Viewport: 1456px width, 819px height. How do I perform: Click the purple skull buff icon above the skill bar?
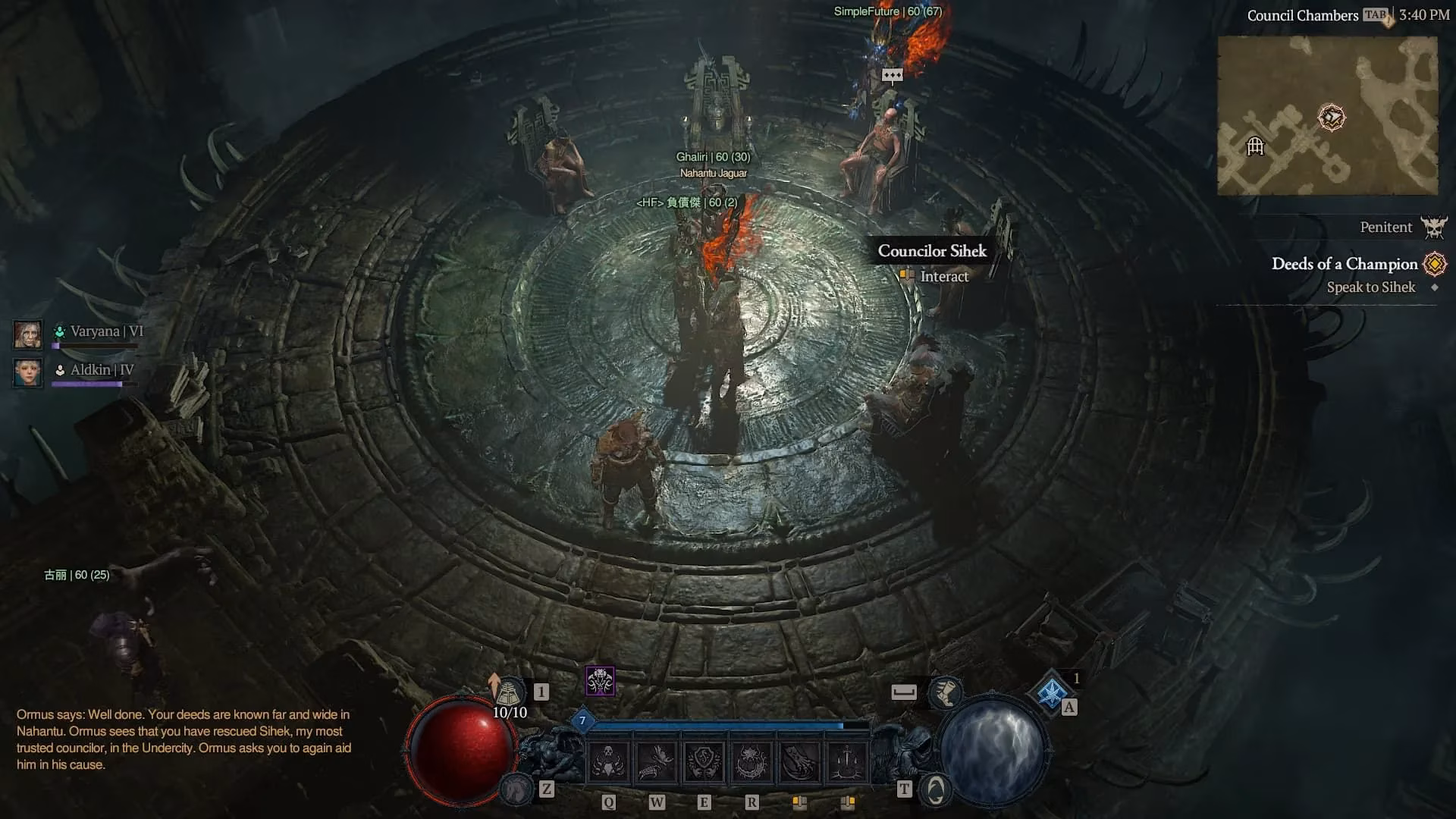coord(600,682)
